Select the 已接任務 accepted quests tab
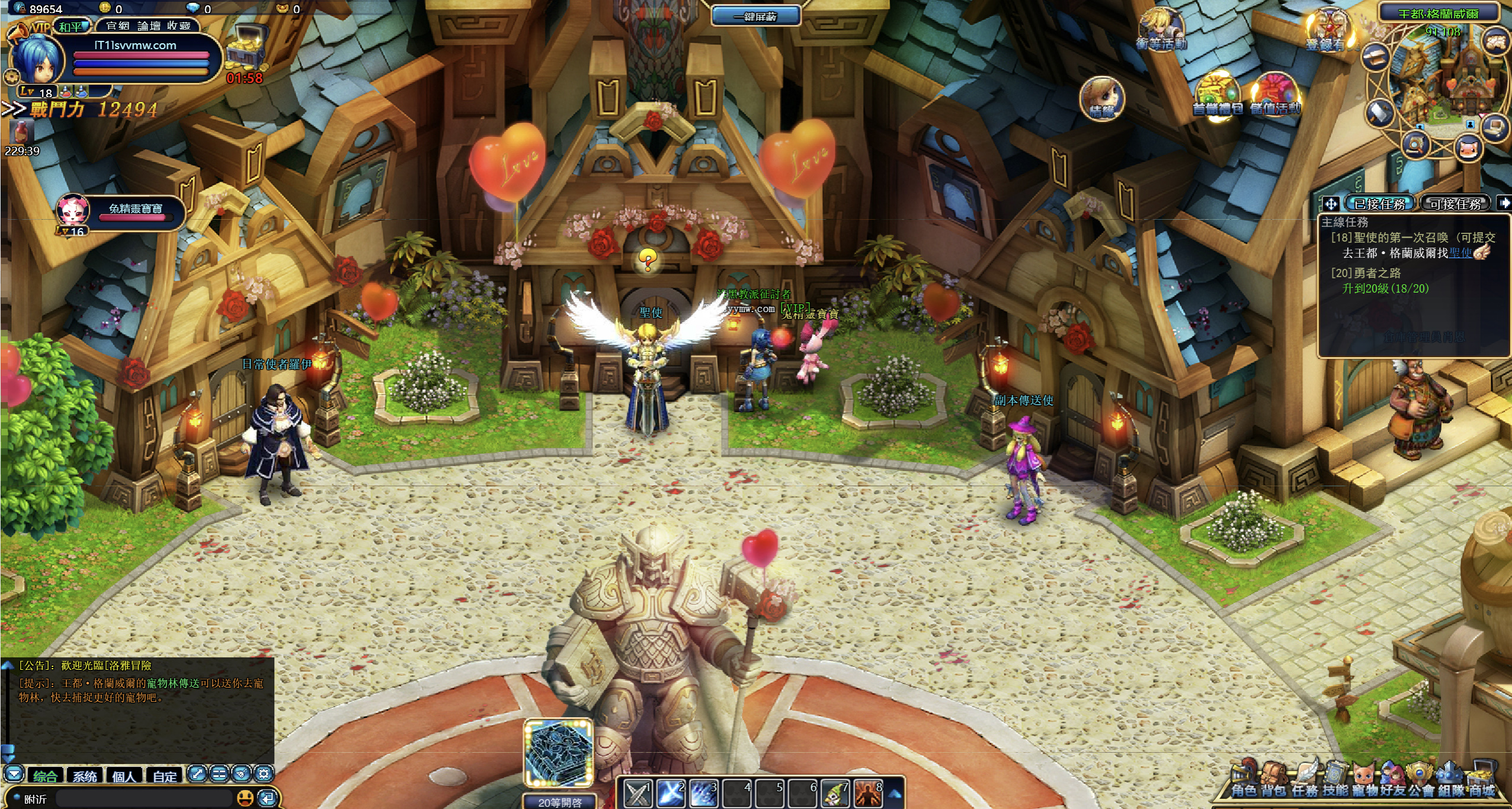1512x809 pixels. coord(1380,204)
